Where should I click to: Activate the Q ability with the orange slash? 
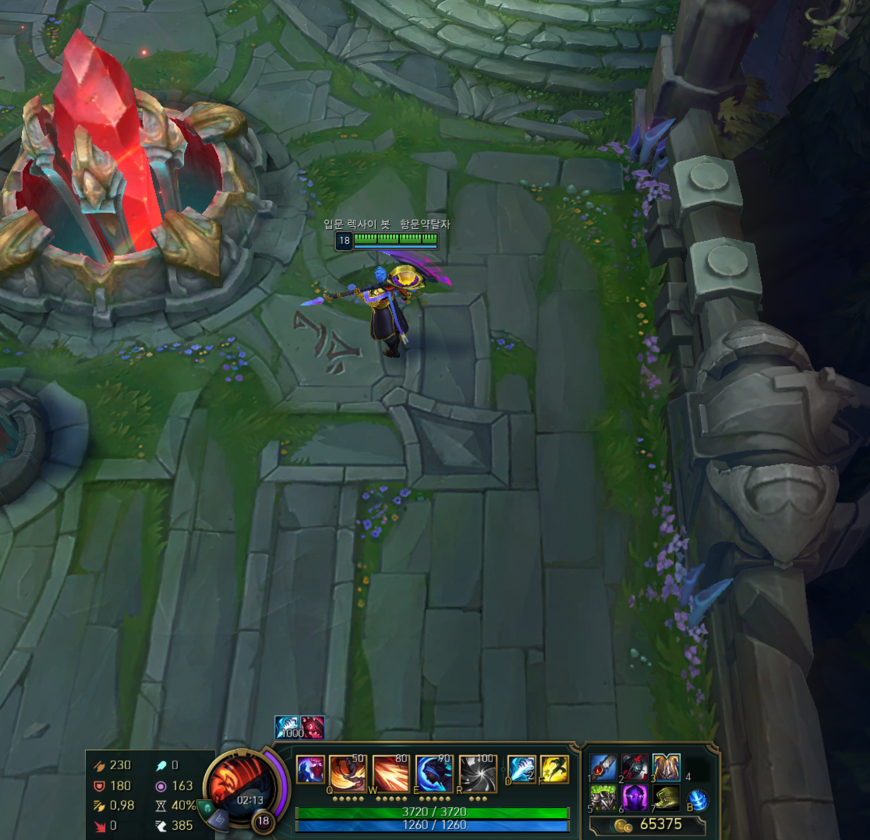tap(347, 773)
